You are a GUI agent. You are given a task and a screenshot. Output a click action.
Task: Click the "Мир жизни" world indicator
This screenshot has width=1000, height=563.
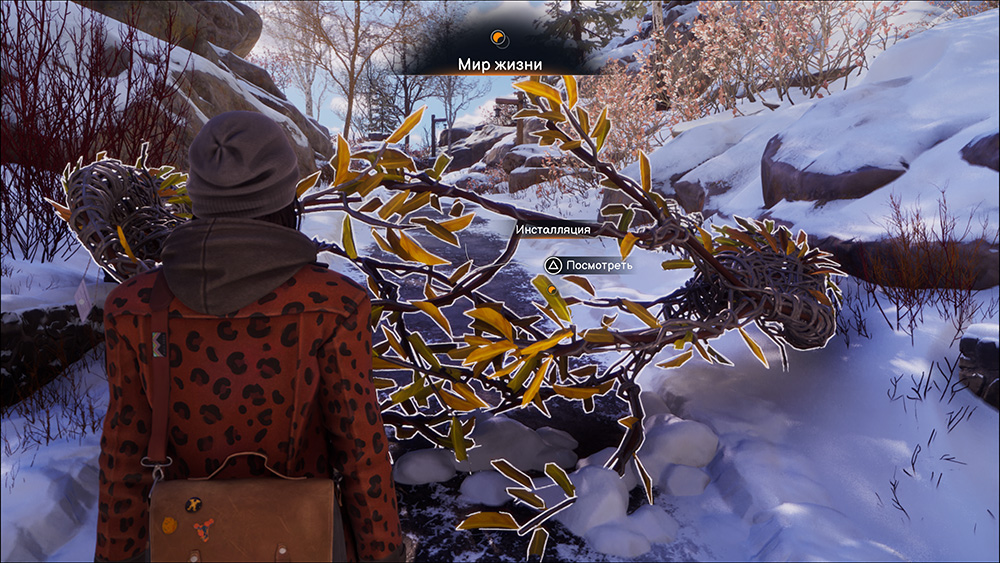coord(500,64)
